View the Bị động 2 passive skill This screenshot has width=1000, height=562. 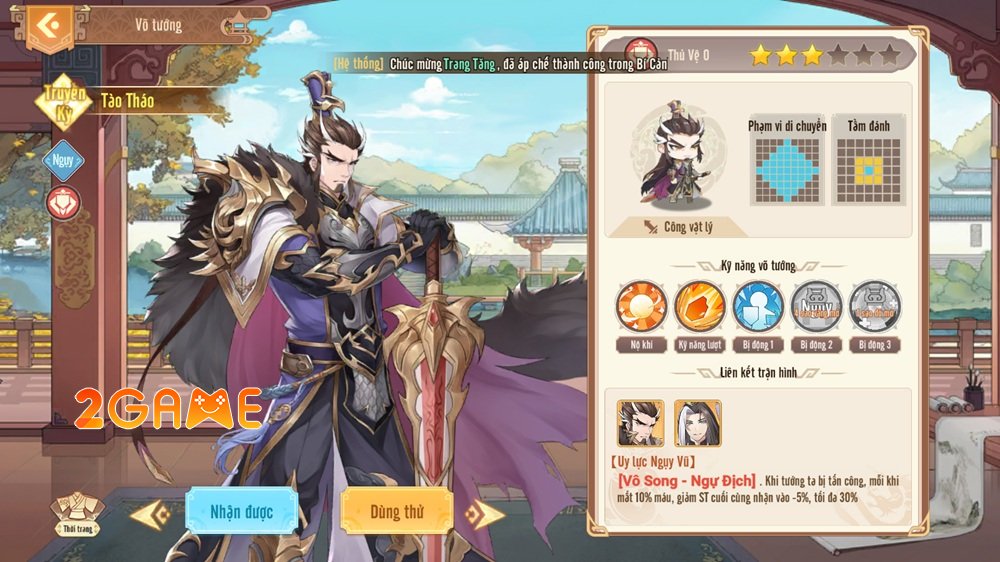[816, 306]
